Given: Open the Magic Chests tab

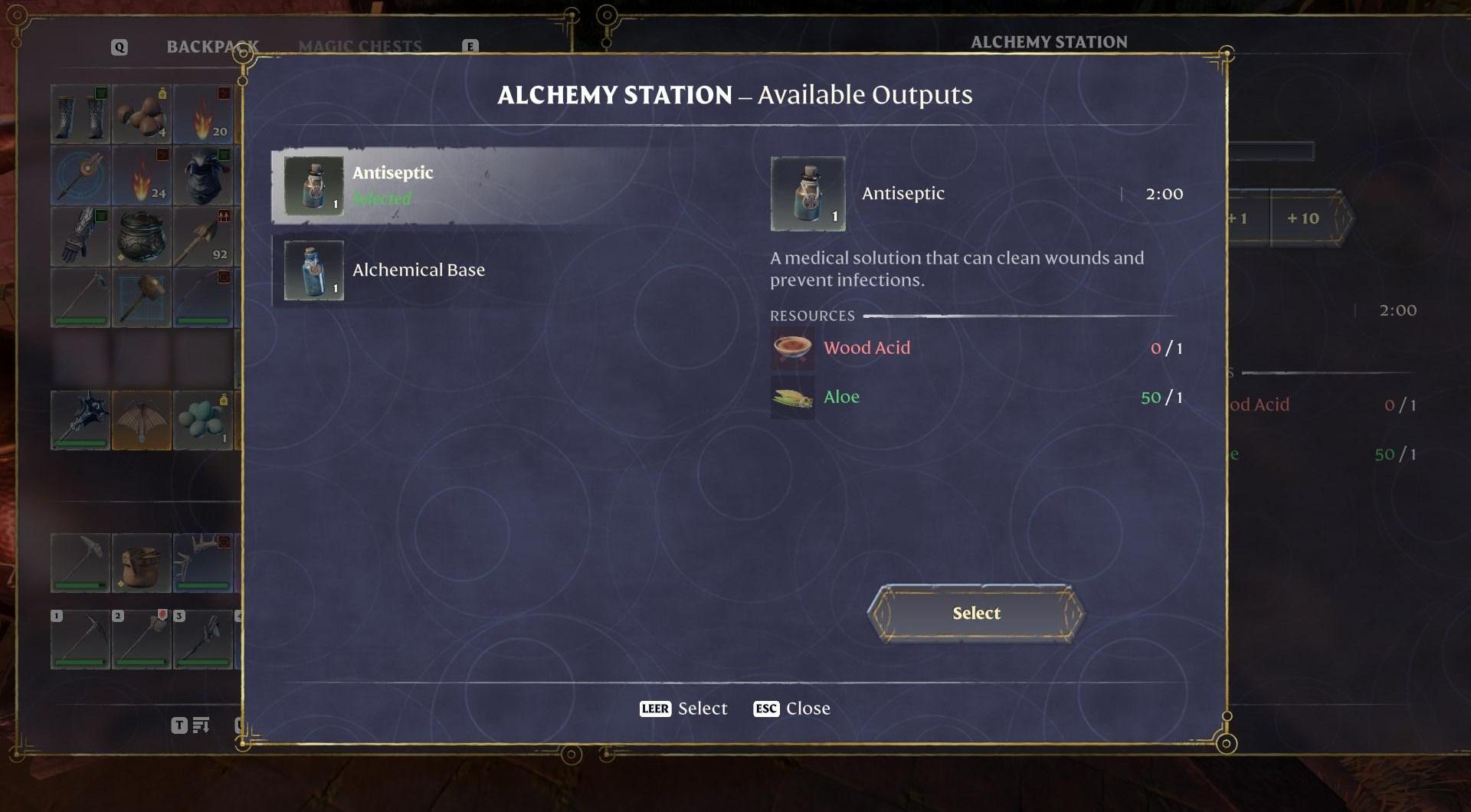Looking at the screenshot, I should pyautogui.click(x=360, y=47).
